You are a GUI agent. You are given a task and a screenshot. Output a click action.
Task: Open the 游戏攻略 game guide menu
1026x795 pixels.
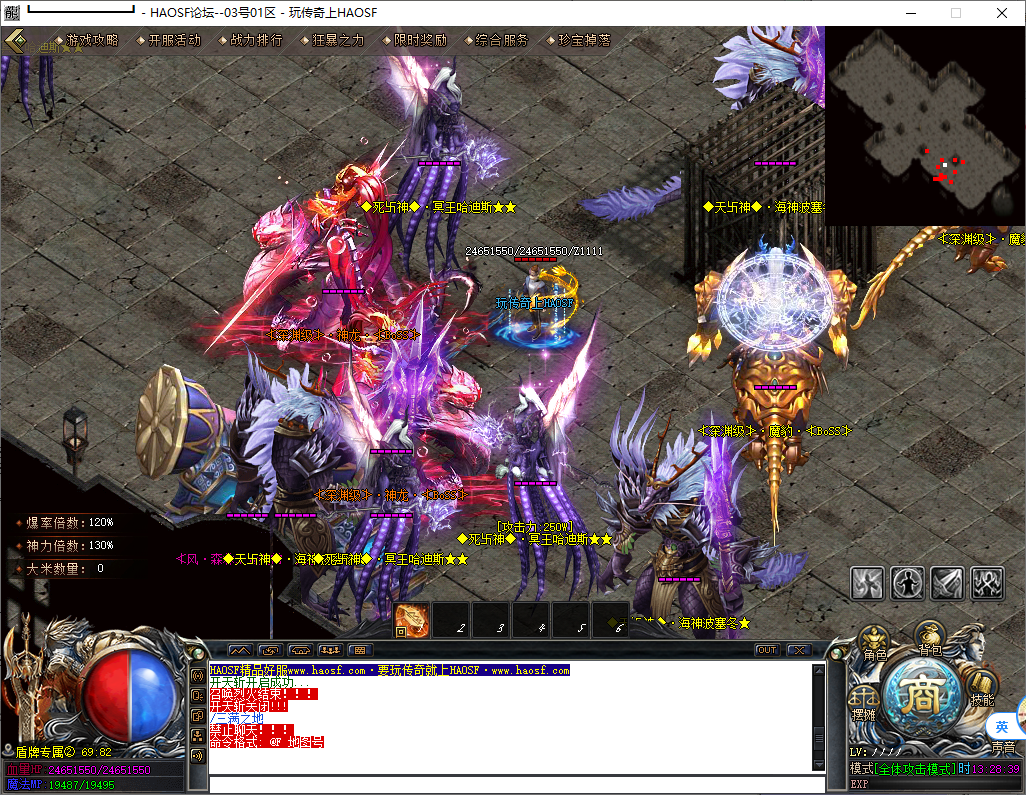tap(92, 40)
